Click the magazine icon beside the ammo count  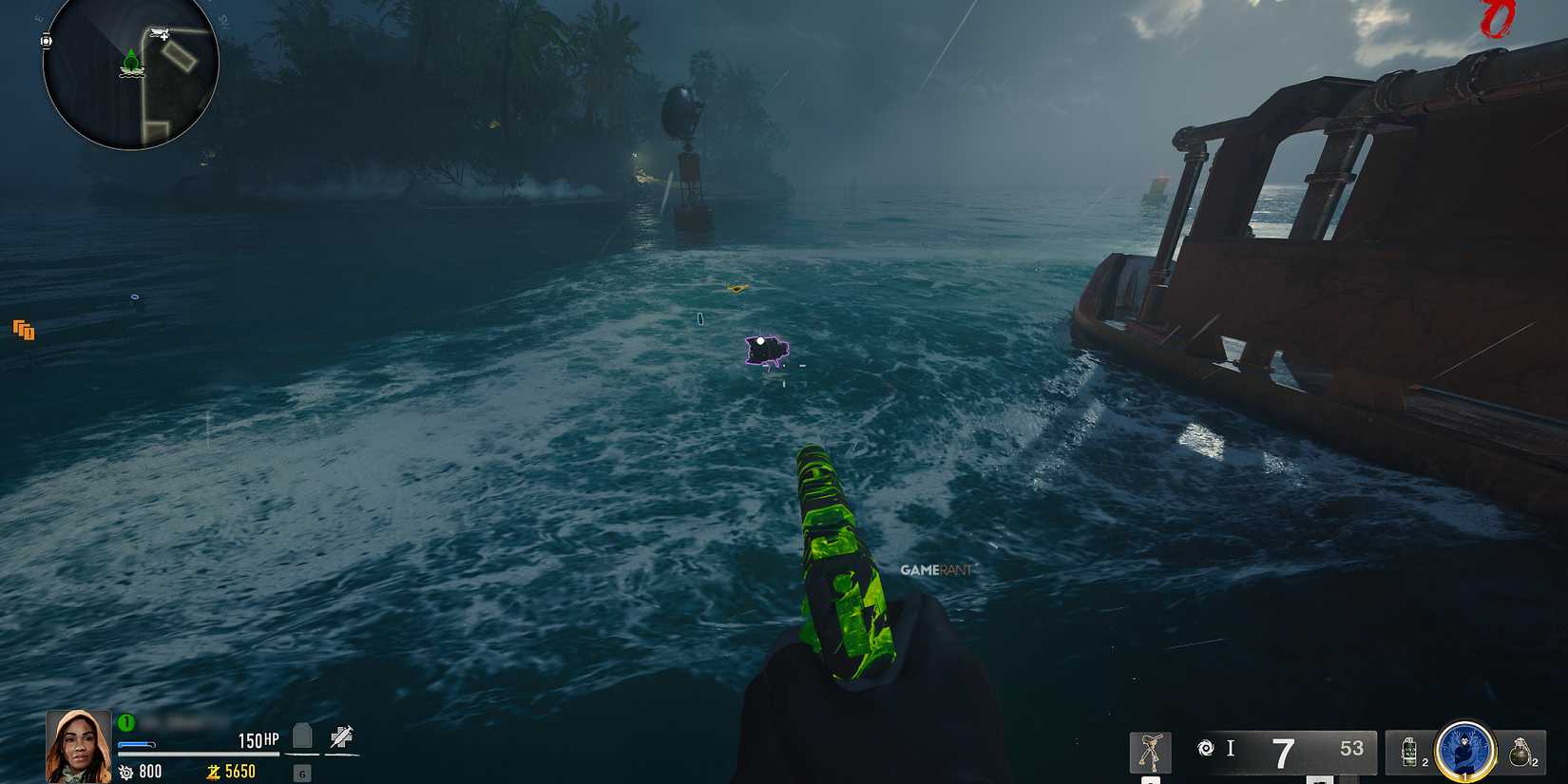tap(1205, 747)
